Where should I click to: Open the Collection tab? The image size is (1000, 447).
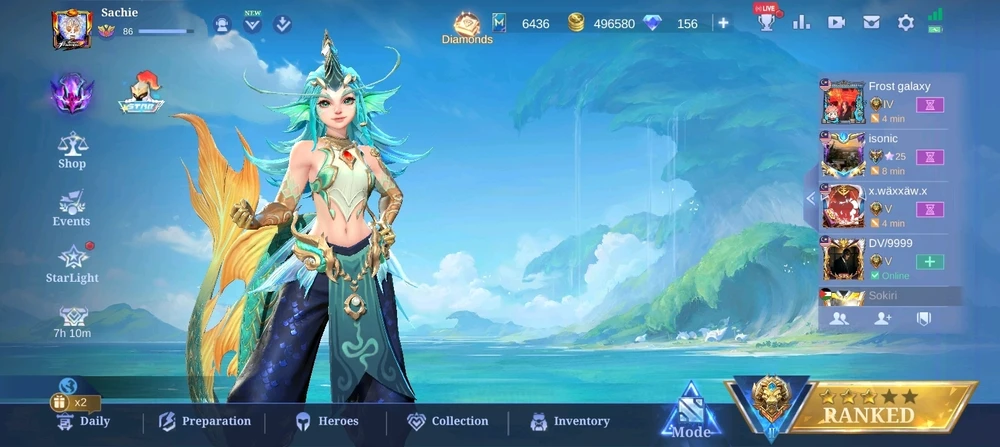point(446,421)
